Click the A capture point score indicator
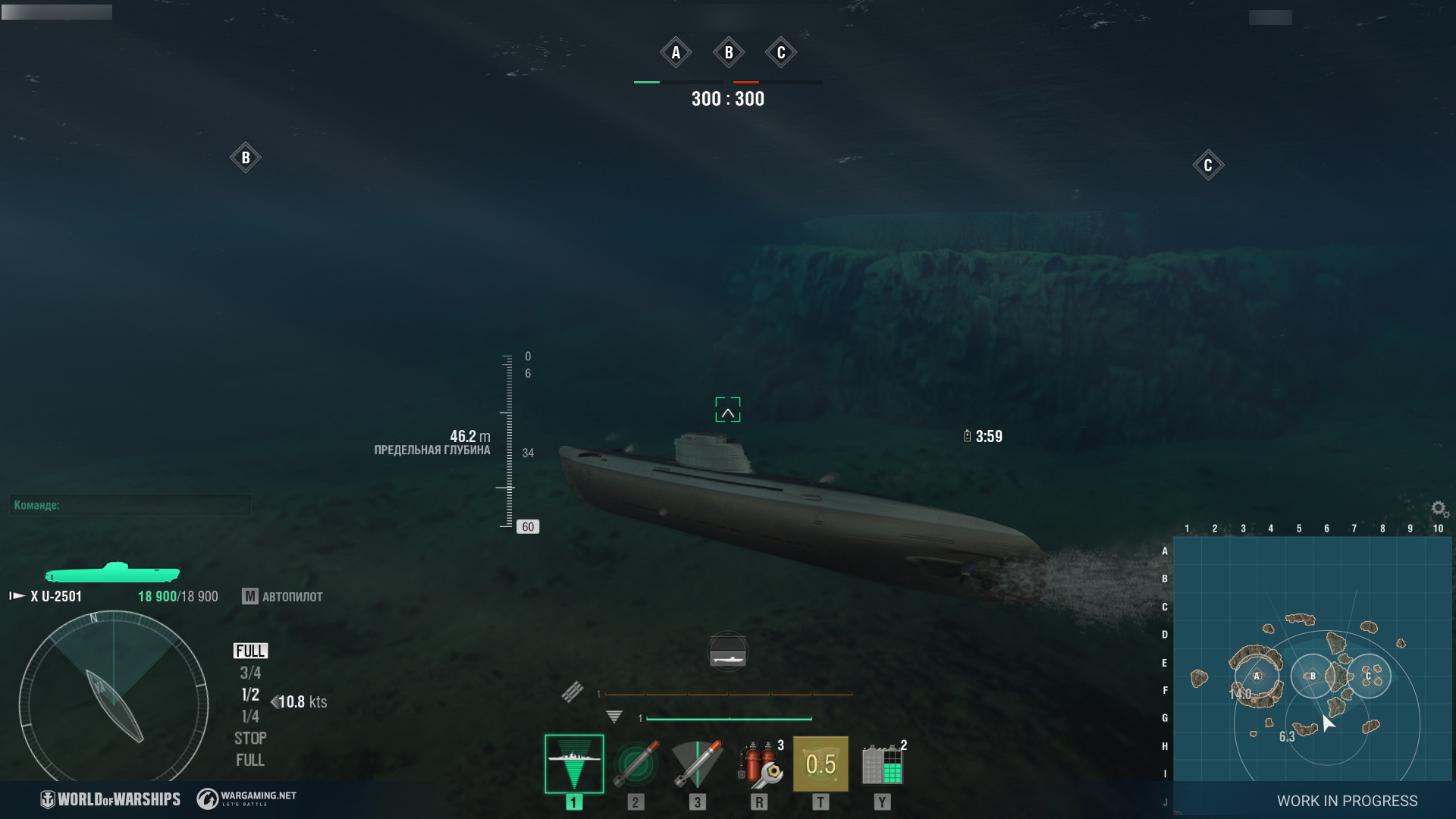The width and height of the screenshot is (1456, 819). tap(676, 52)
